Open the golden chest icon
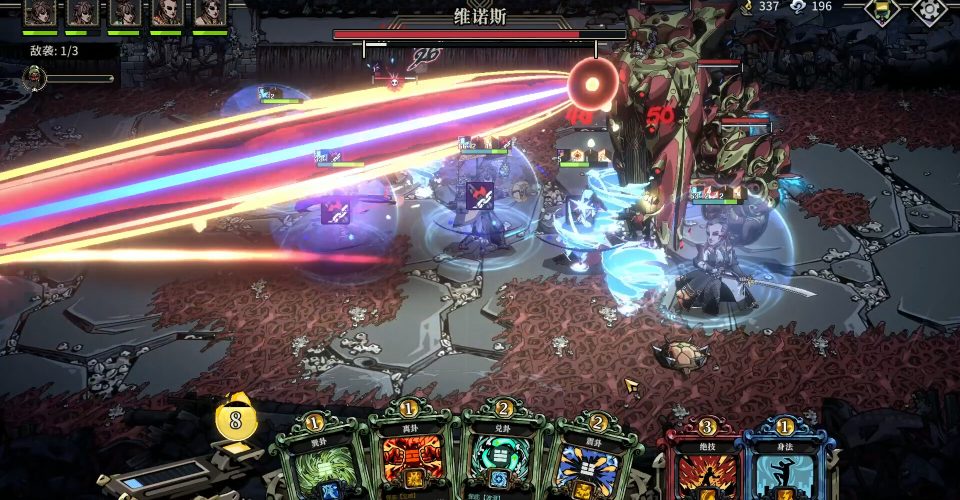 [882, 9]
